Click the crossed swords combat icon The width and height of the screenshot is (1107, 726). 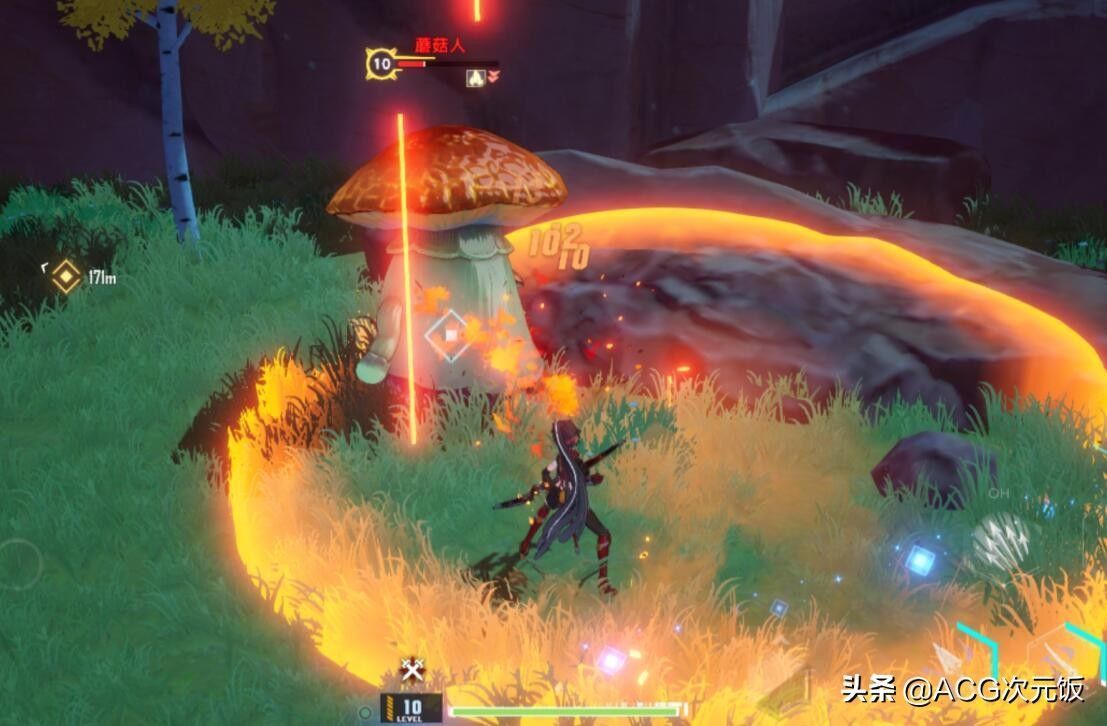coord(411,671)
